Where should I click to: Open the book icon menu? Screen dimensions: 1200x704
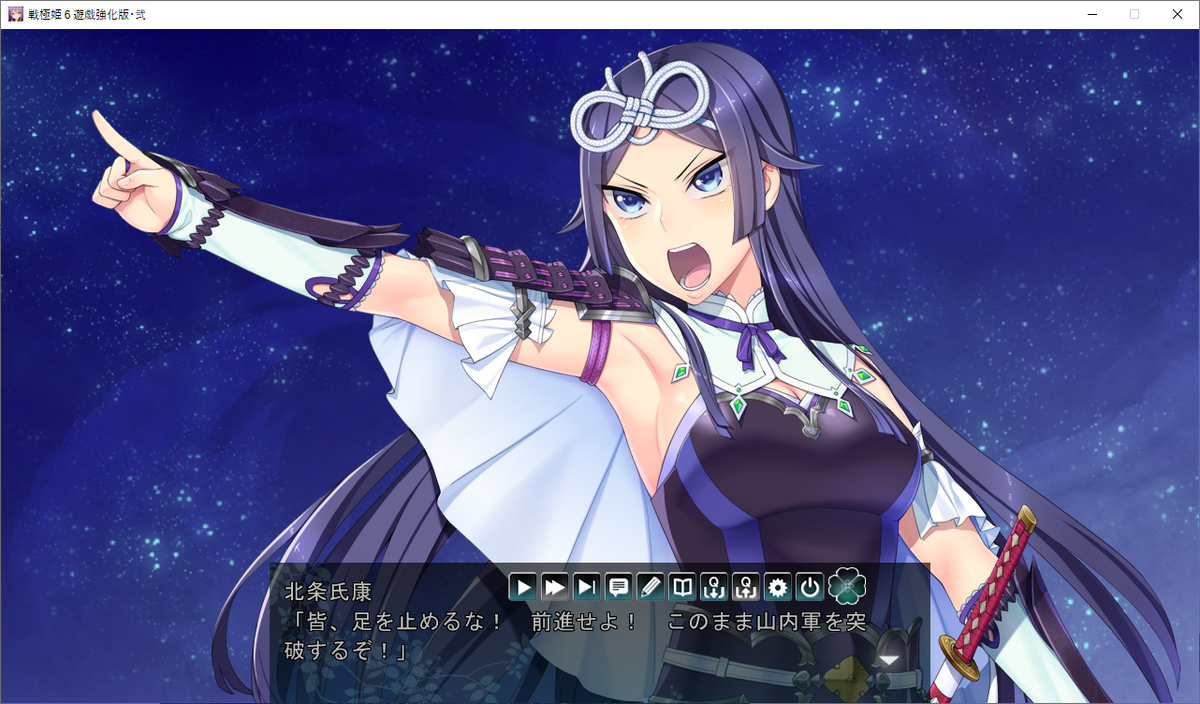click(682, 587)
